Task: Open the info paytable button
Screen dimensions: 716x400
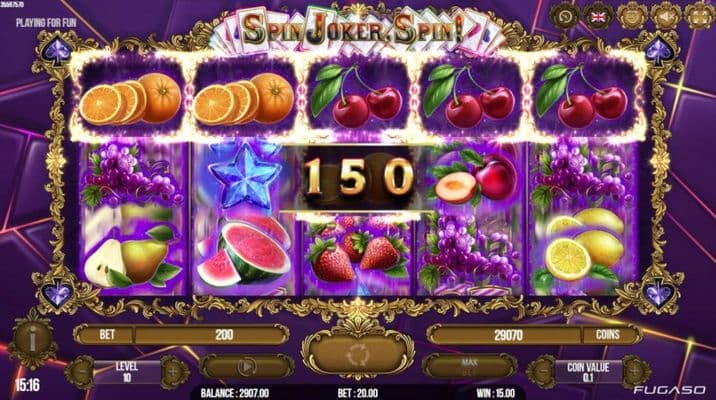Action: tap(32, 337)
